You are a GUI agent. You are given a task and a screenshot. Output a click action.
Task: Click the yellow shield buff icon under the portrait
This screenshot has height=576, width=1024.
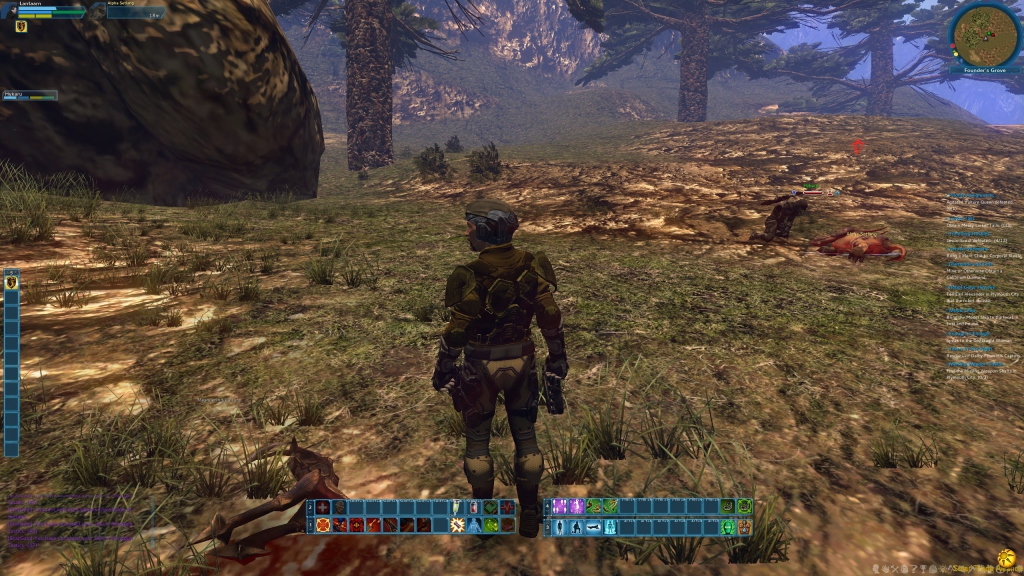coord(20,27)
